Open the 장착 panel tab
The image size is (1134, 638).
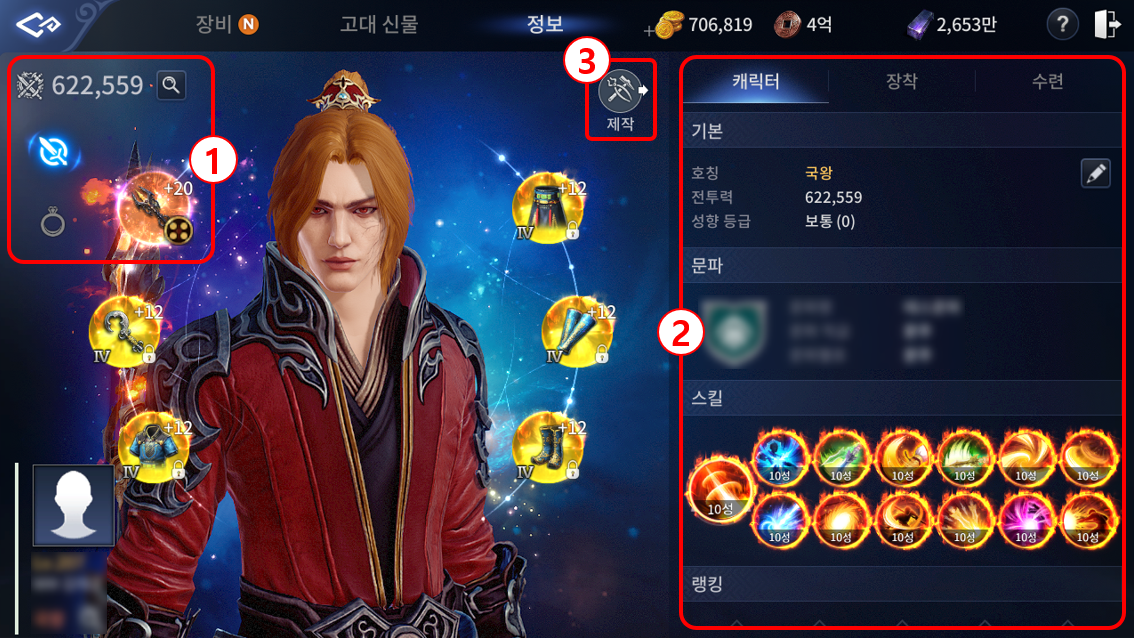901,82
